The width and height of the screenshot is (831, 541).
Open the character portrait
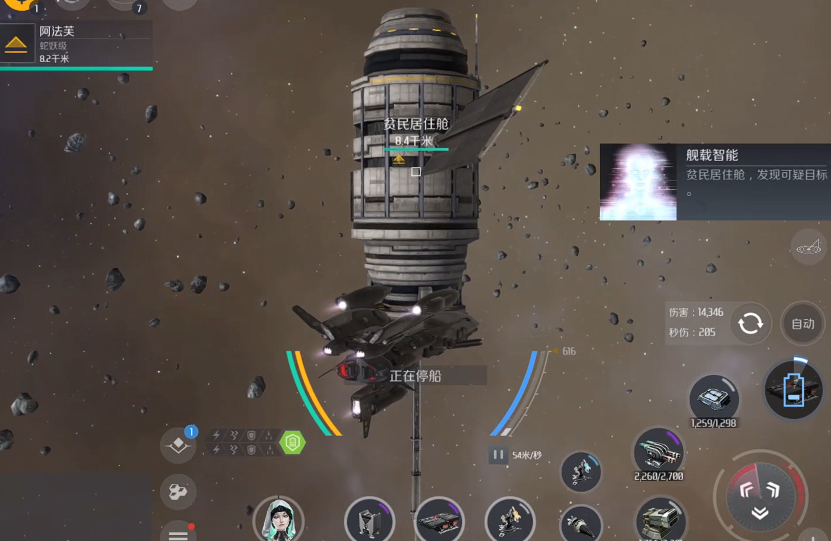[x=278, y=520]
